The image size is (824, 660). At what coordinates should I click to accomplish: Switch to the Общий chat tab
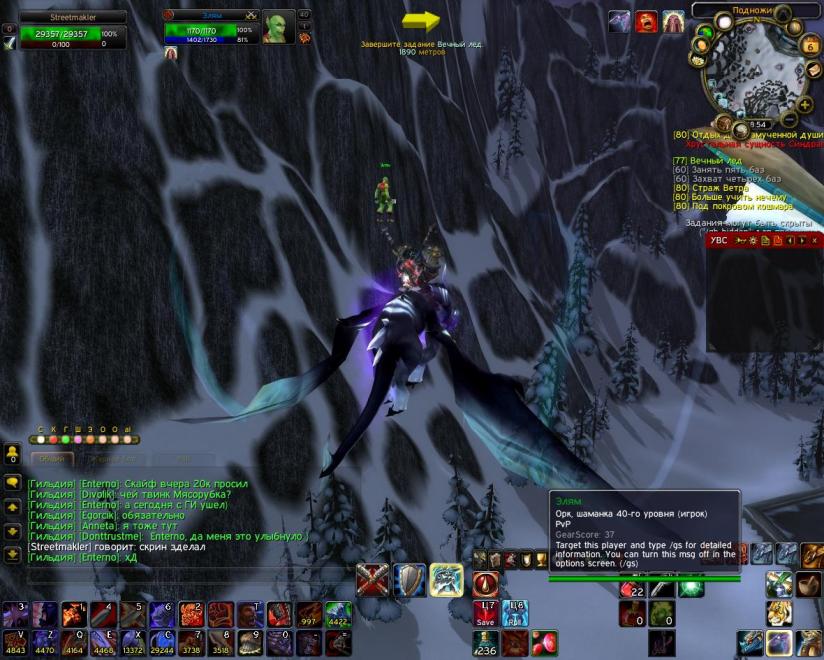tap(51, 458)
